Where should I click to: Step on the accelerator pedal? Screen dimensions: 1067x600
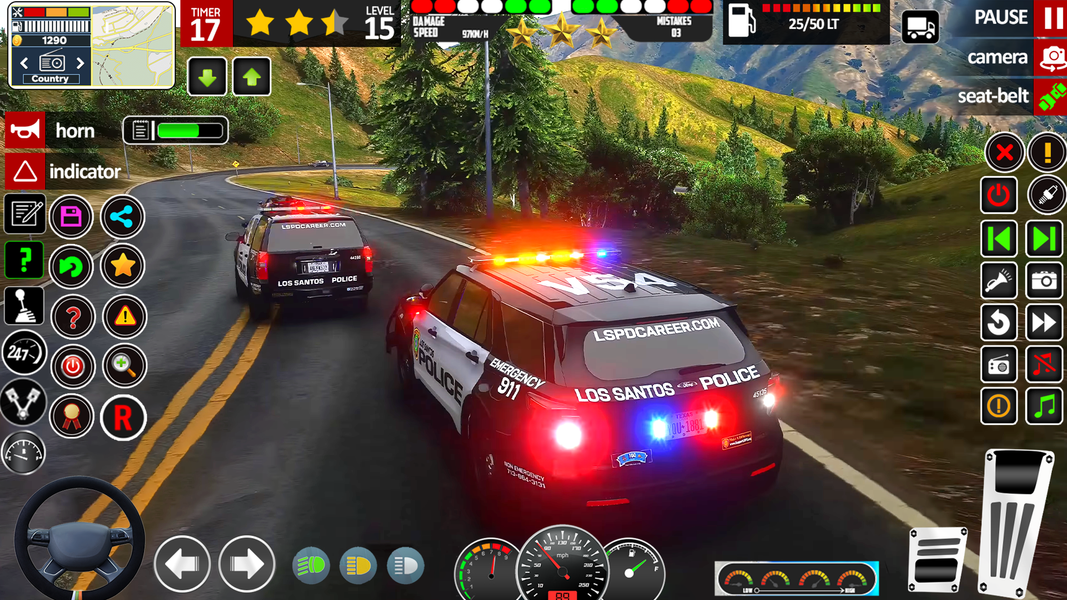[1017, 520]
